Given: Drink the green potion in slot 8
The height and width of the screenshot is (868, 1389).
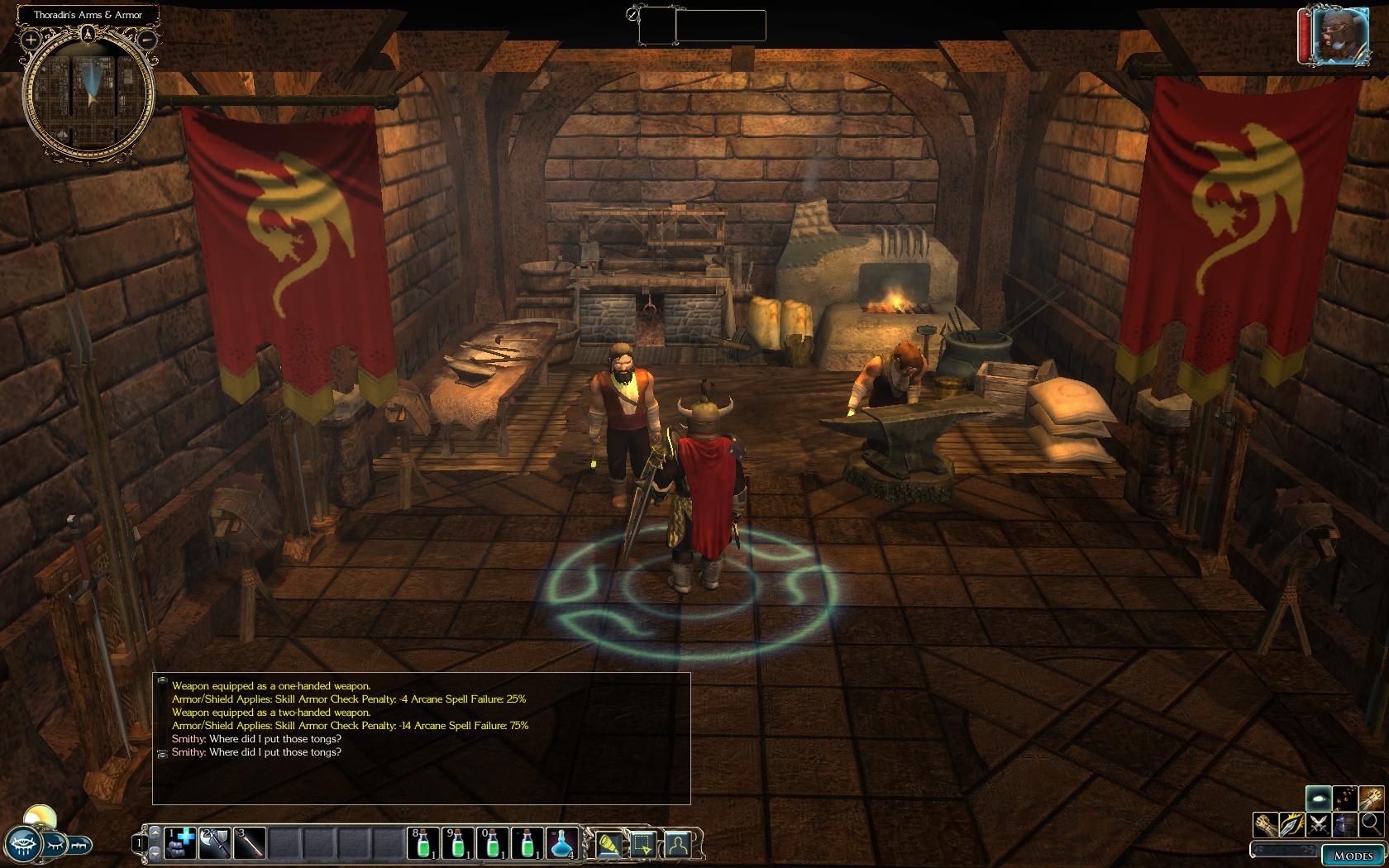Looking at the screenshot, I should [x=423, y=843].
